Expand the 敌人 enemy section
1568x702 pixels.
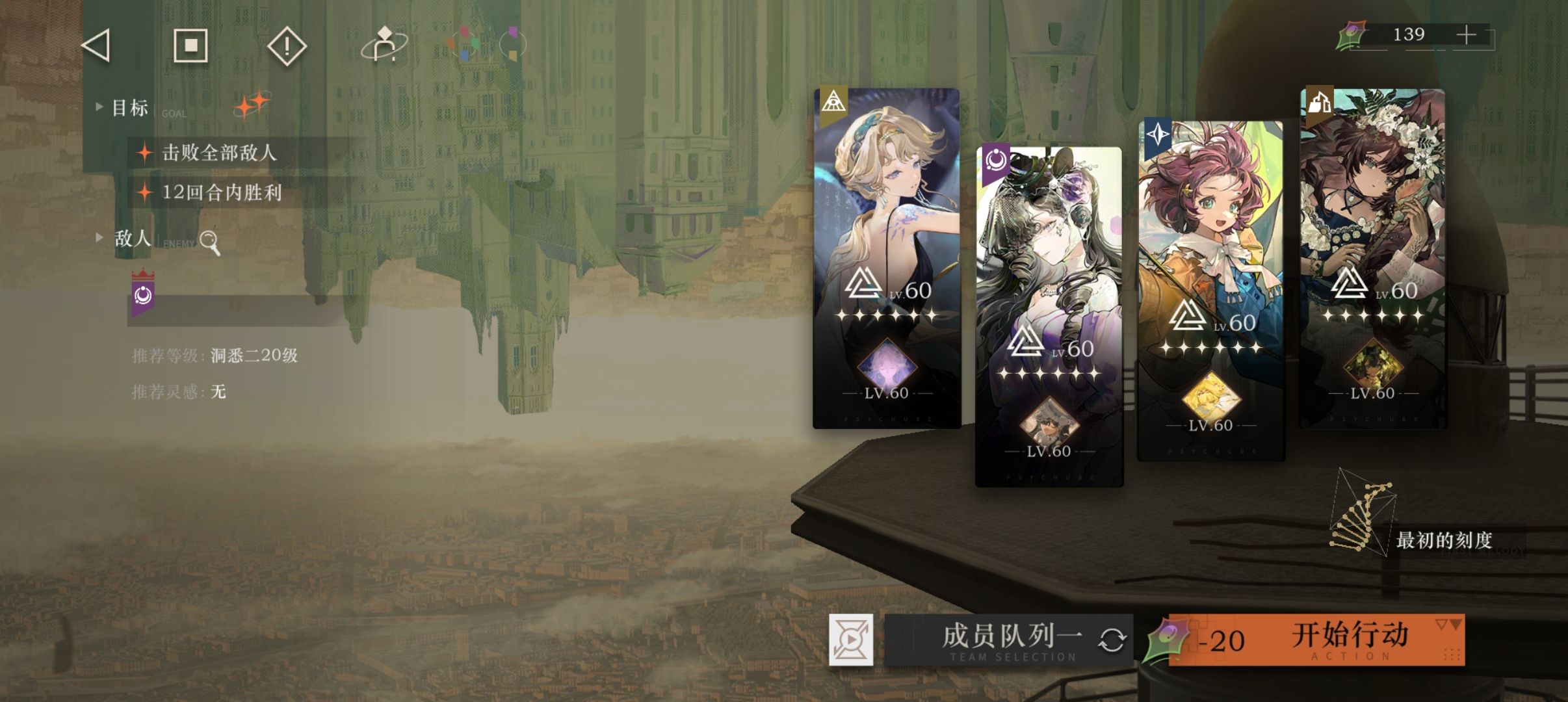click(99, 238)
